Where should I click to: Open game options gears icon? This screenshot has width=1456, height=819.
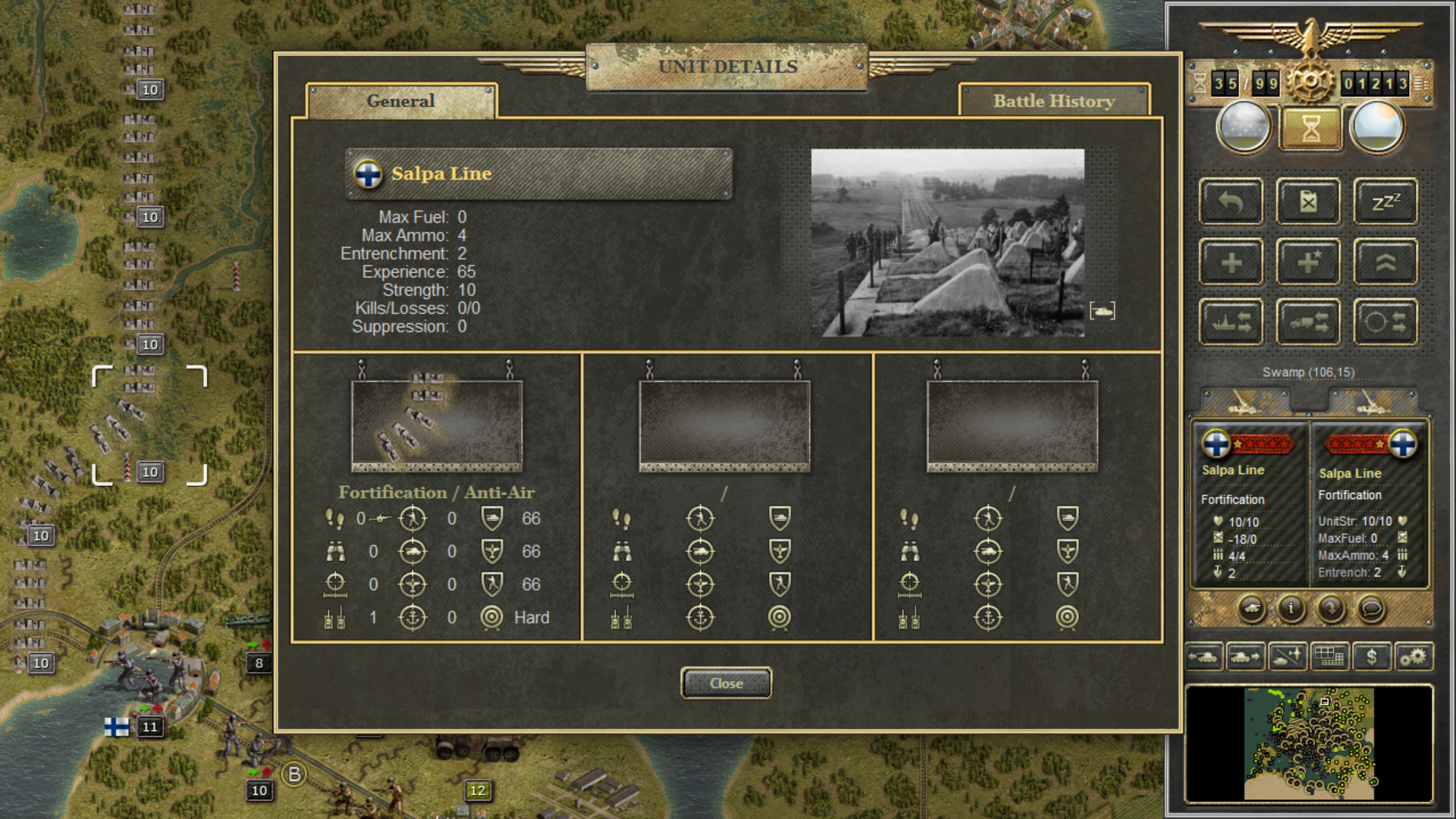point(1415,657)
